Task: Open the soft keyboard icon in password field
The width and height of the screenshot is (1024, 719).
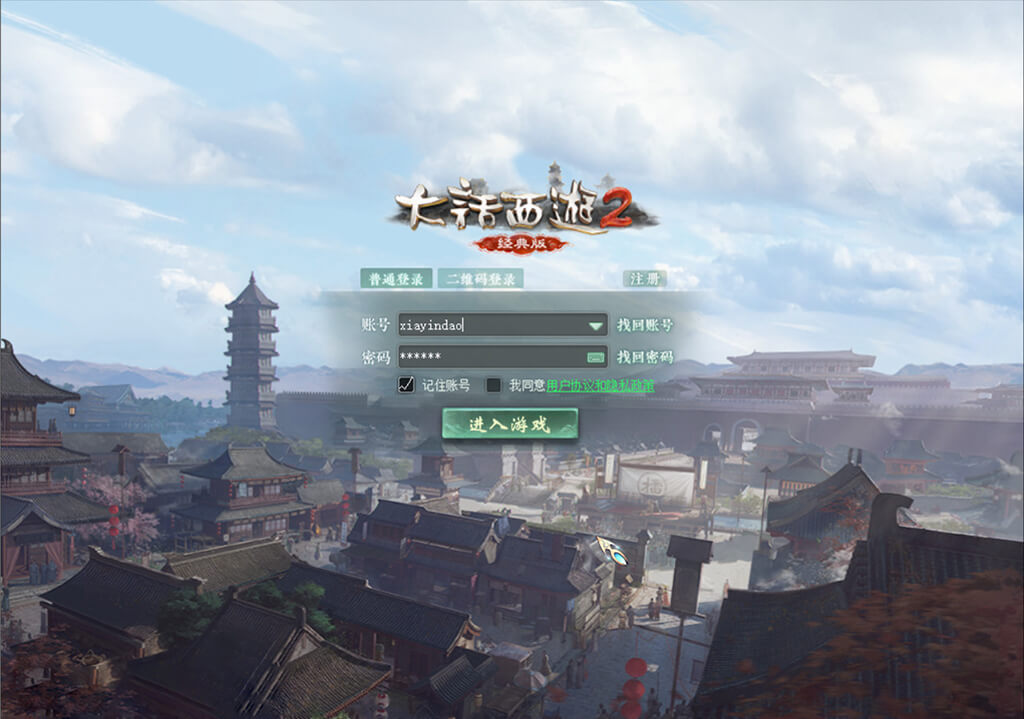Action: [x=596, y=357]
